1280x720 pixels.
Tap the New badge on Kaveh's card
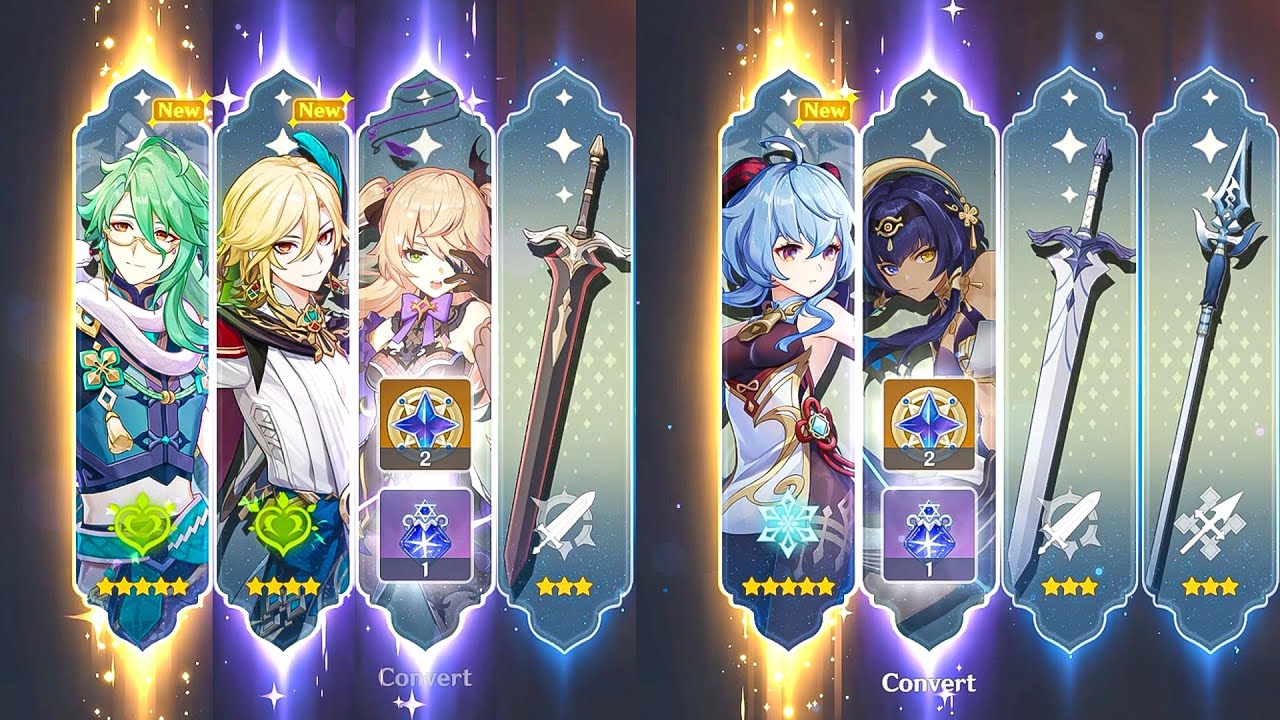pyautogui.click(x=318, y=108)
